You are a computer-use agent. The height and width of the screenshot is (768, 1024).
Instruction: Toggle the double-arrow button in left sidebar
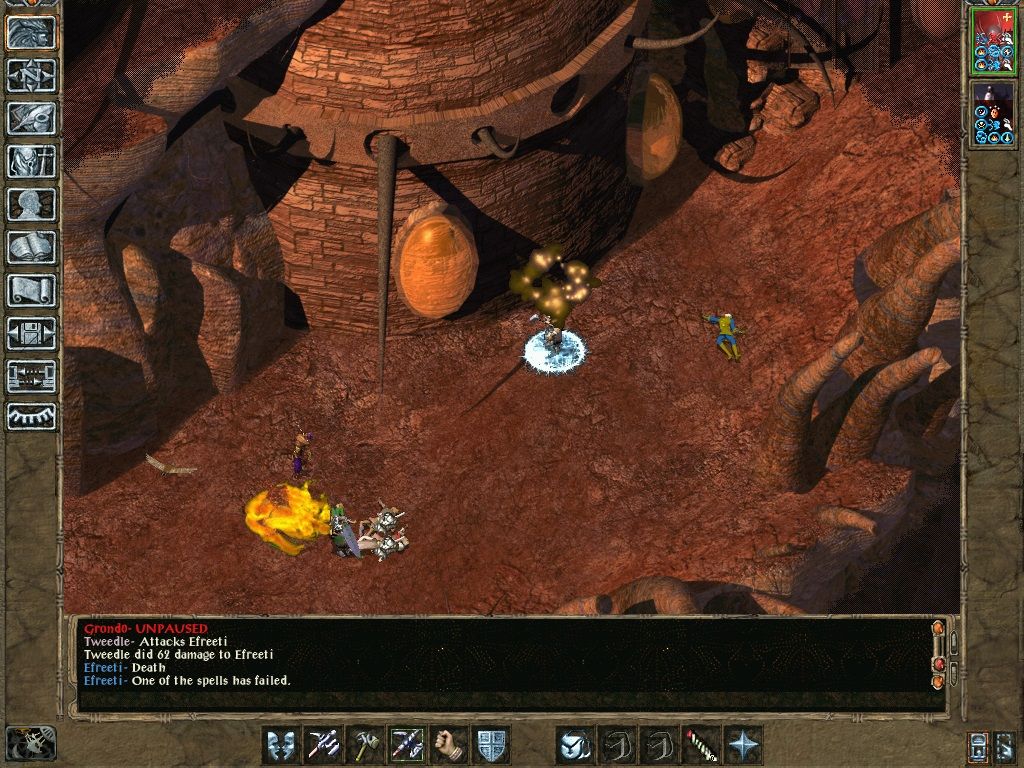[x=32, y=376]
